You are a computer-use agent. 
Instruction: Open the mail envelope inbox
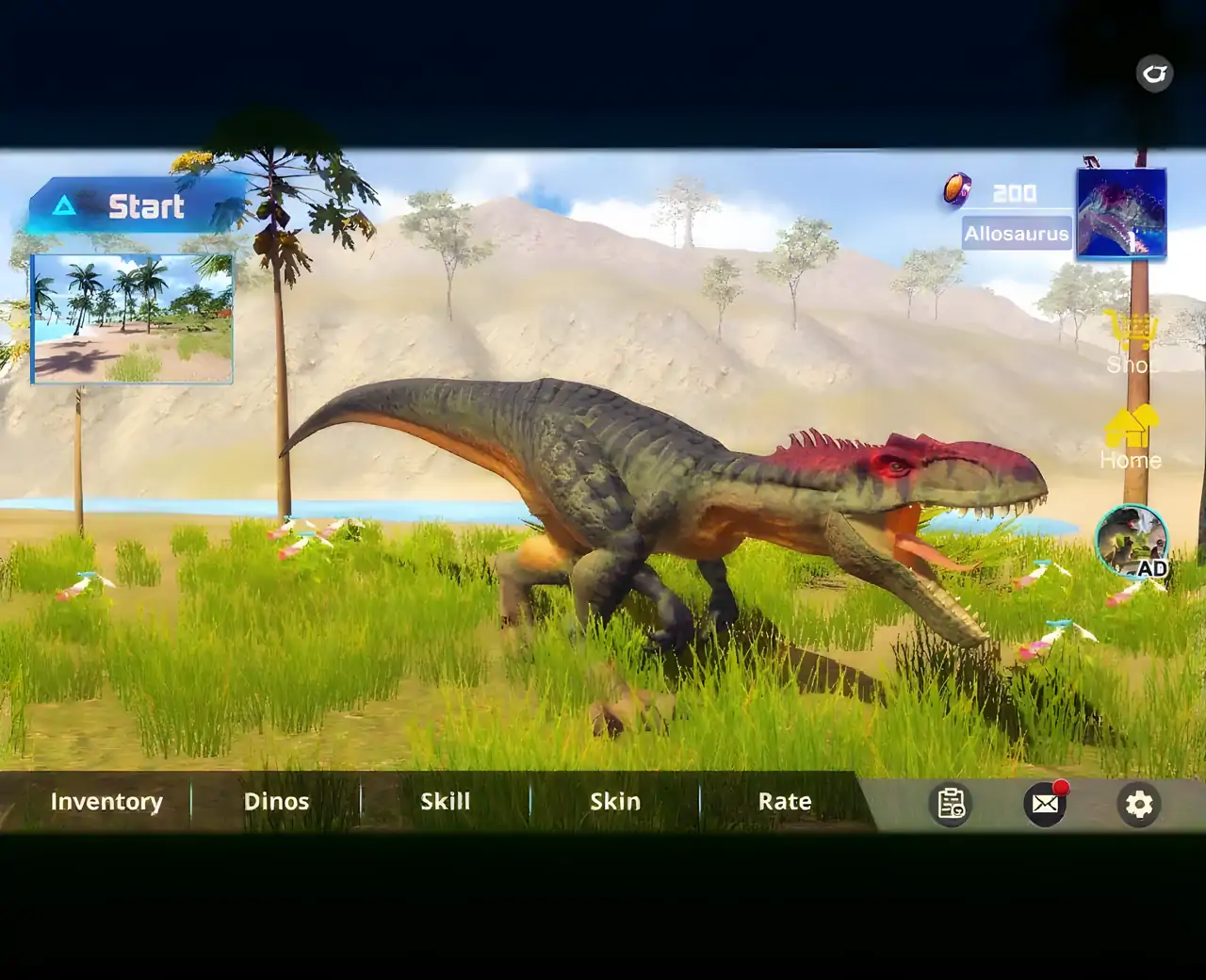pos(1045,804)
